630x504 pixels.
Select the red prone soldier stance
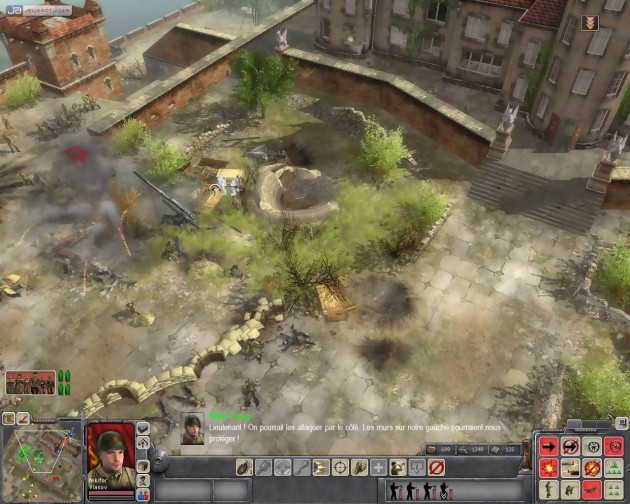click(592, 490)
